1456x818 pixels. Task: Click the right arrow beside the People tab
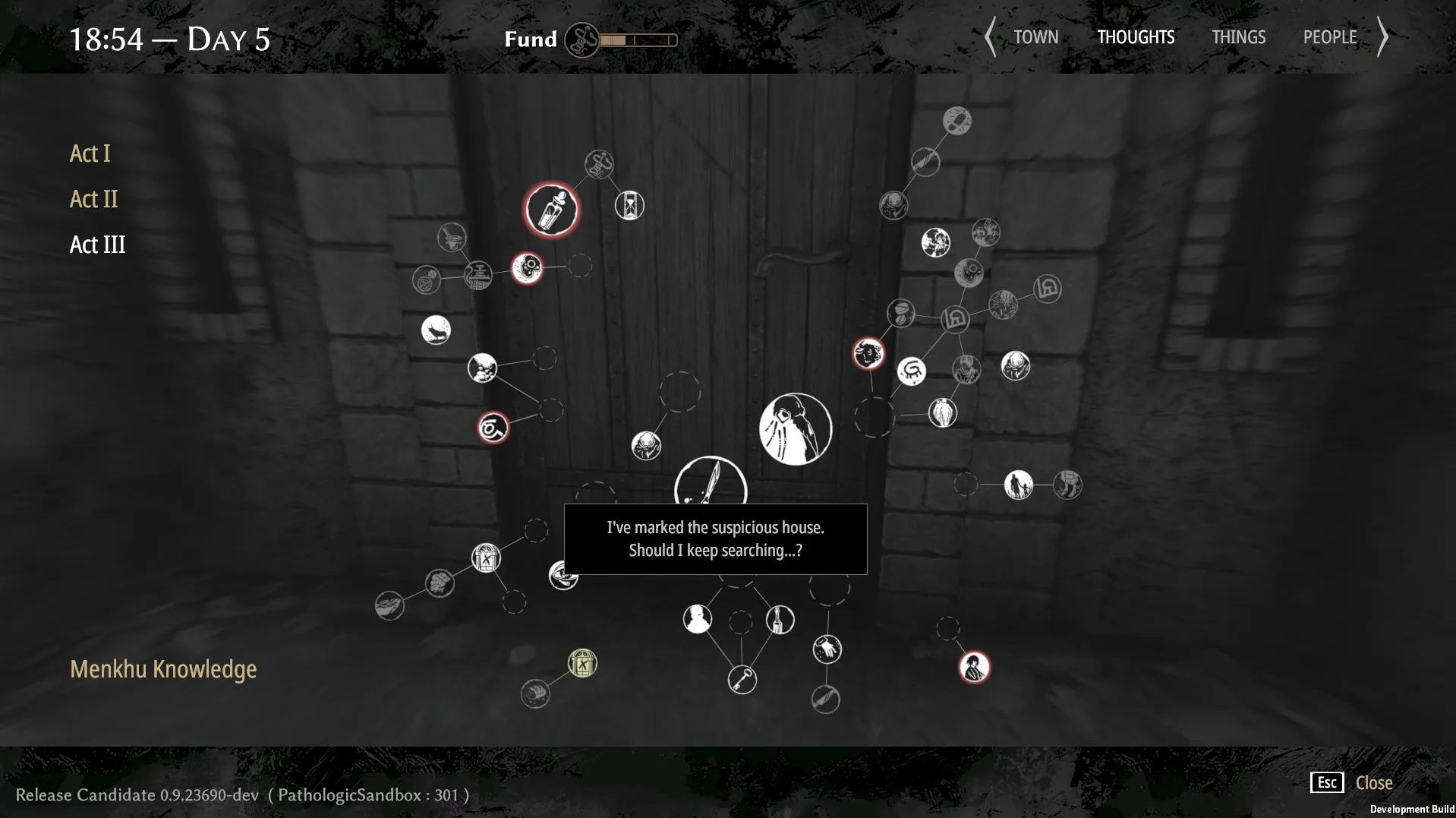click(1383, 37)
